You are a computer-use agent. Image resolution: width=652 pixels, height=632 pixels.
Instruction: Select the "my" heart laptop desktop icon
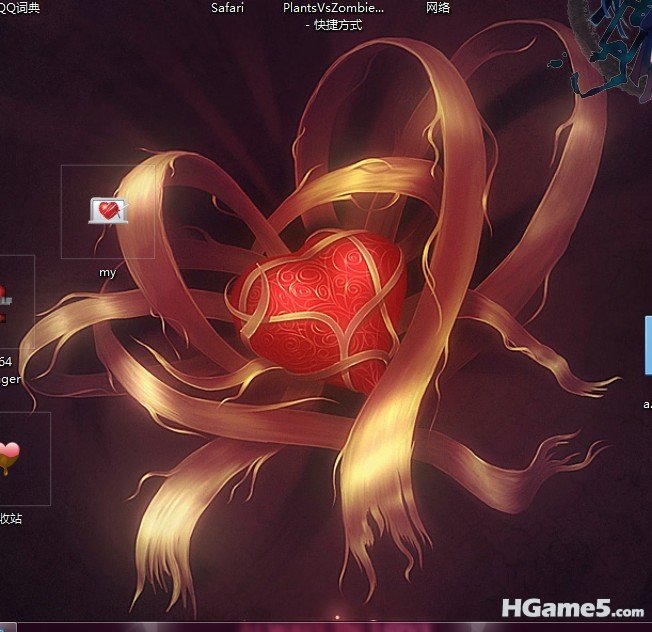pos(108,211)
